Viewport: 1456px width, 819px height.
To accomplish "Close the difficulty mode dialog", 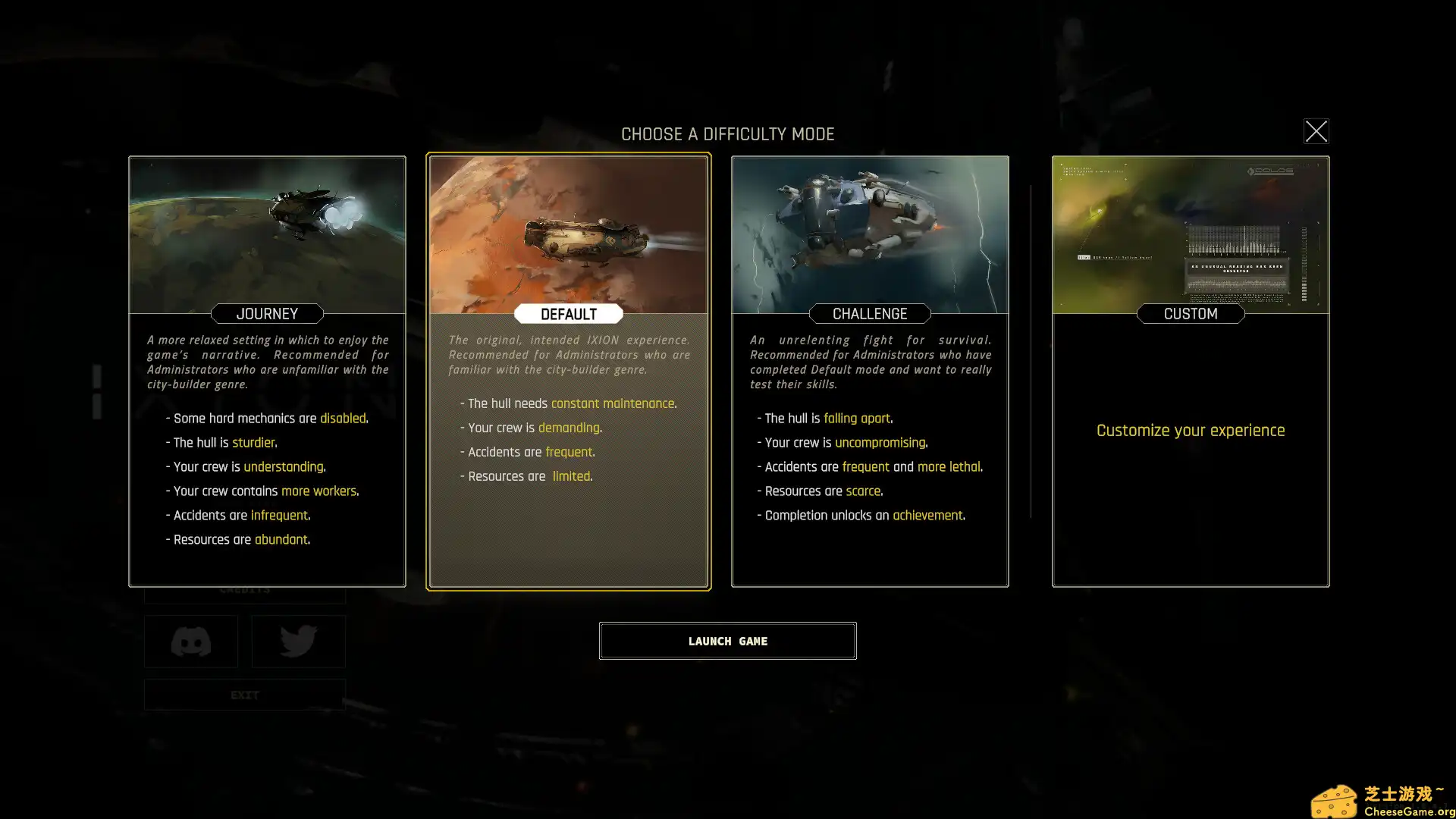I will tap(1316, 131).
